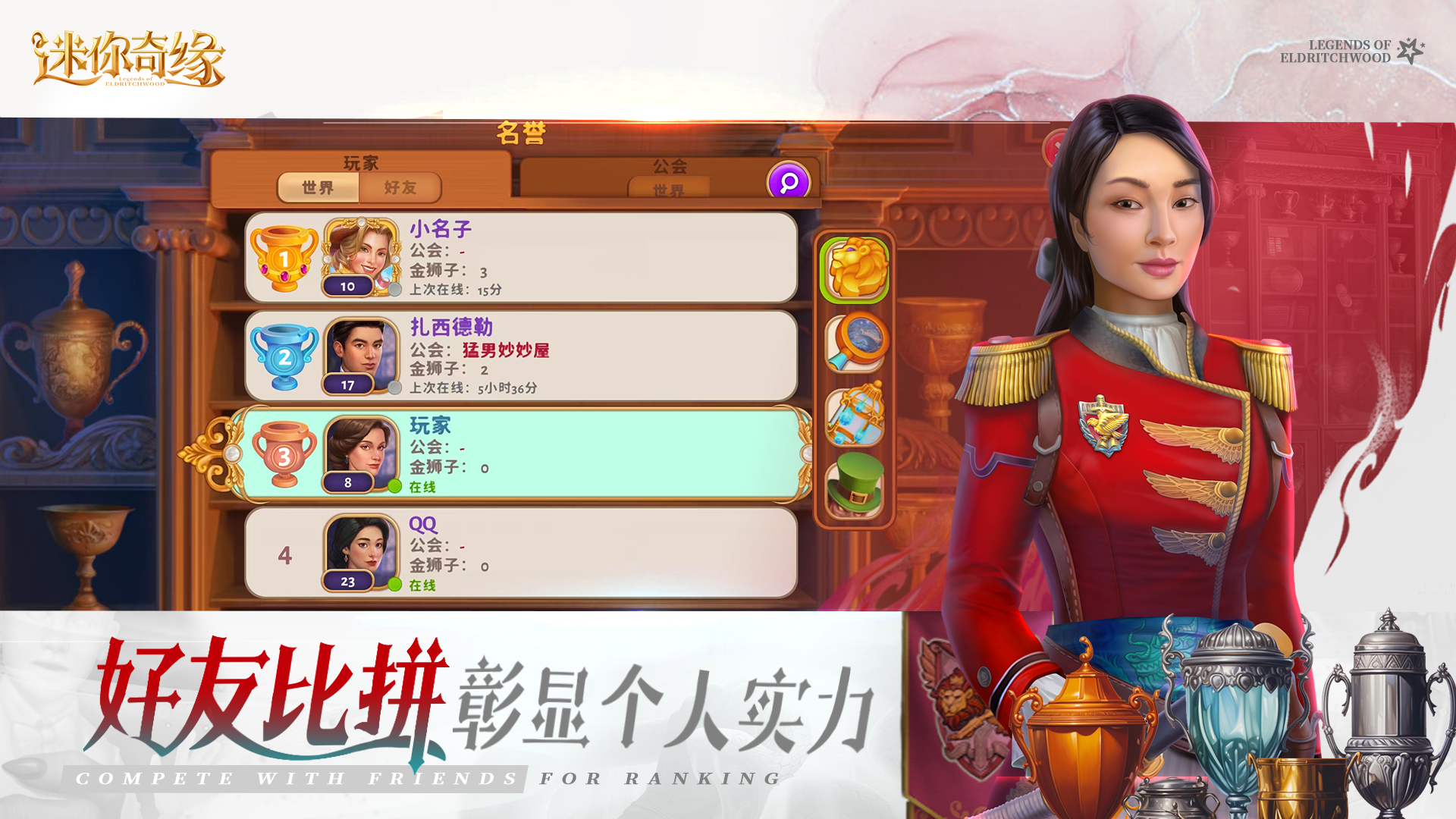This screenshot has height=819, width=1456.
Task: Select the birdcage event icon in sidebar
Action: point(855,414)
